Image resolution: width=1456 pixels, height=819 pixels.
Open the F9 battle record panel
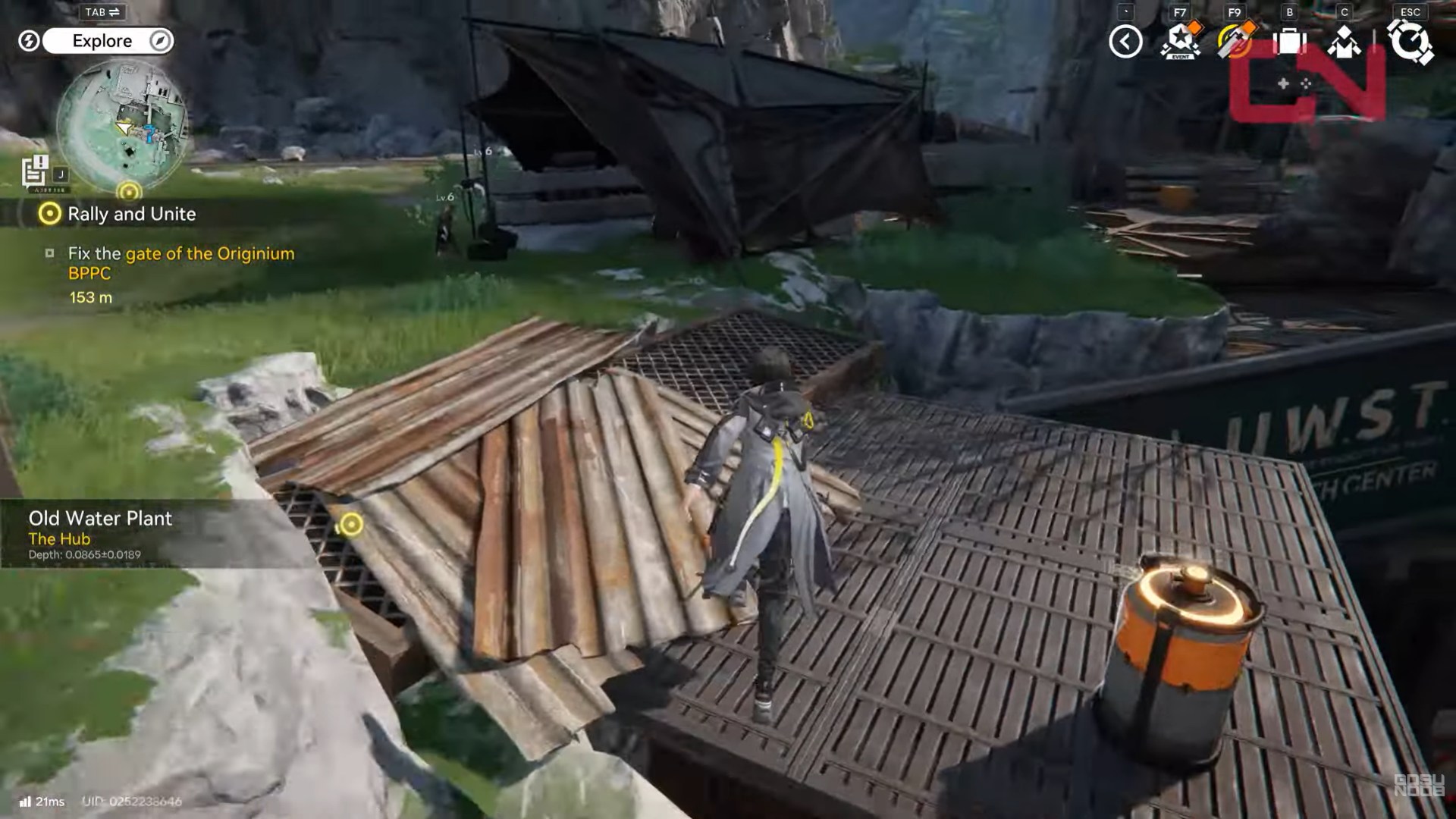[x=1236, y=42]
